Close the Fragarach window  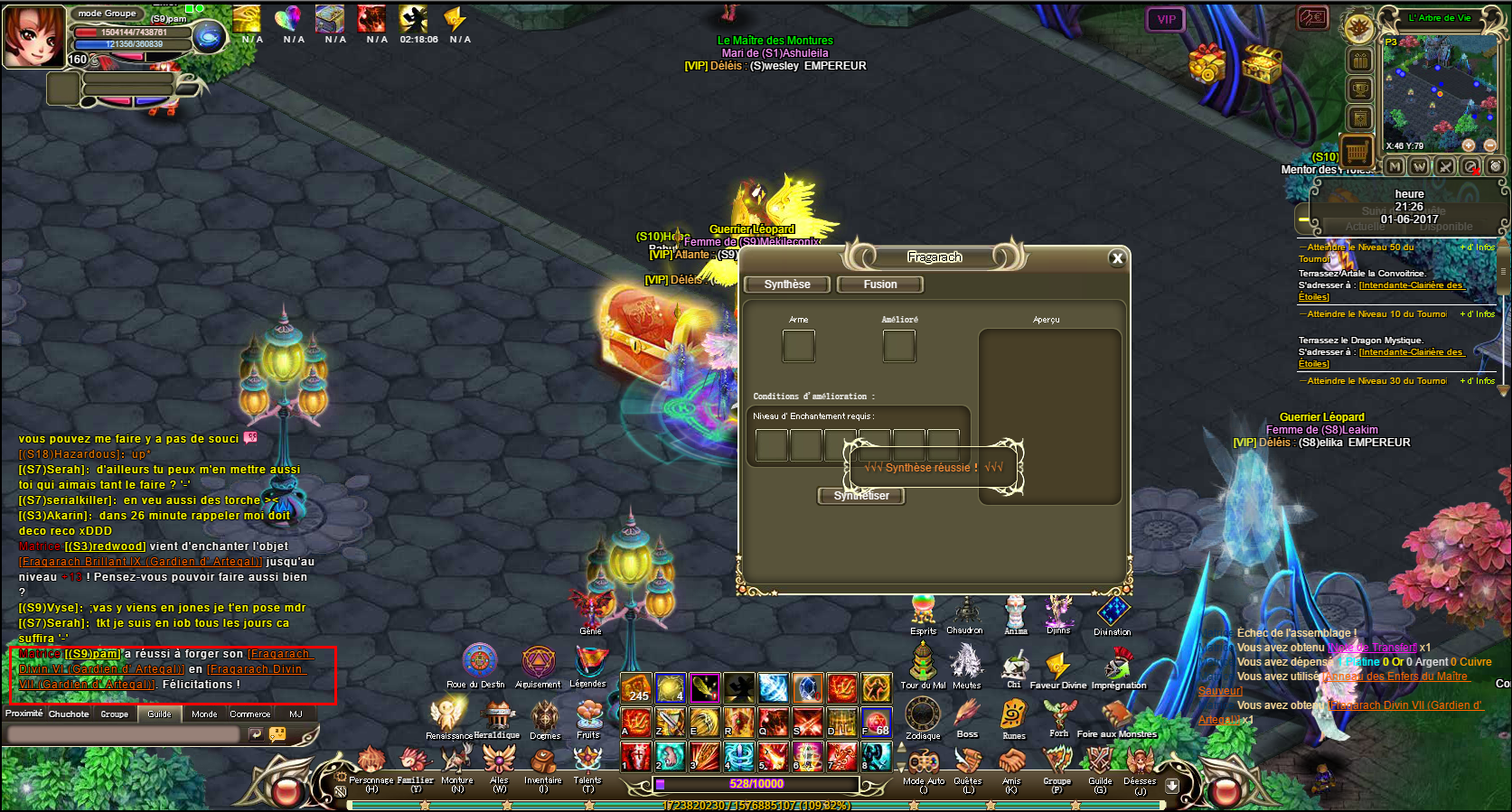point(1117,258)
